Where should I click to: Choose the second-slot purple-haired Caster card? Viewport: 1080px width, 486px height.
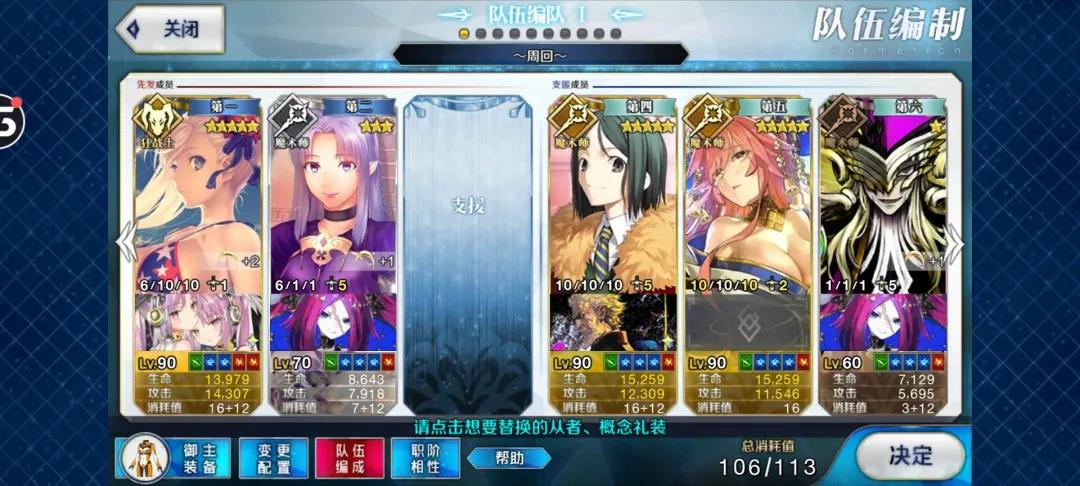coord(332,200)
